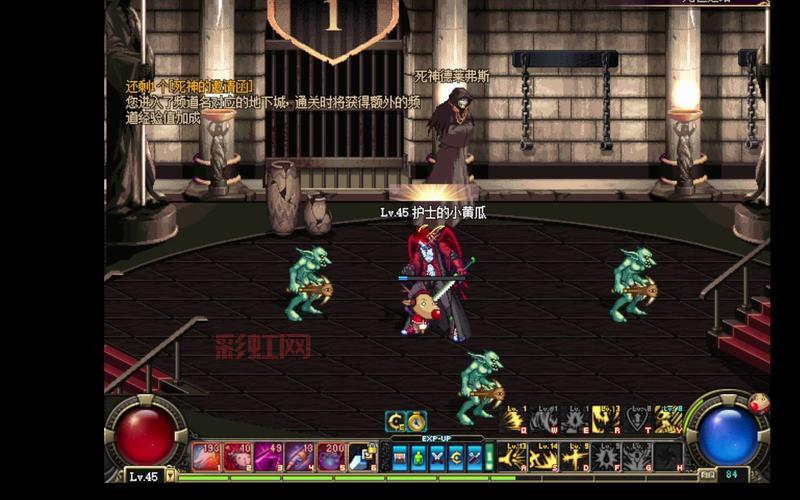Open the treasure chest menu icon

pyautogui.click(x=400, y=457)
